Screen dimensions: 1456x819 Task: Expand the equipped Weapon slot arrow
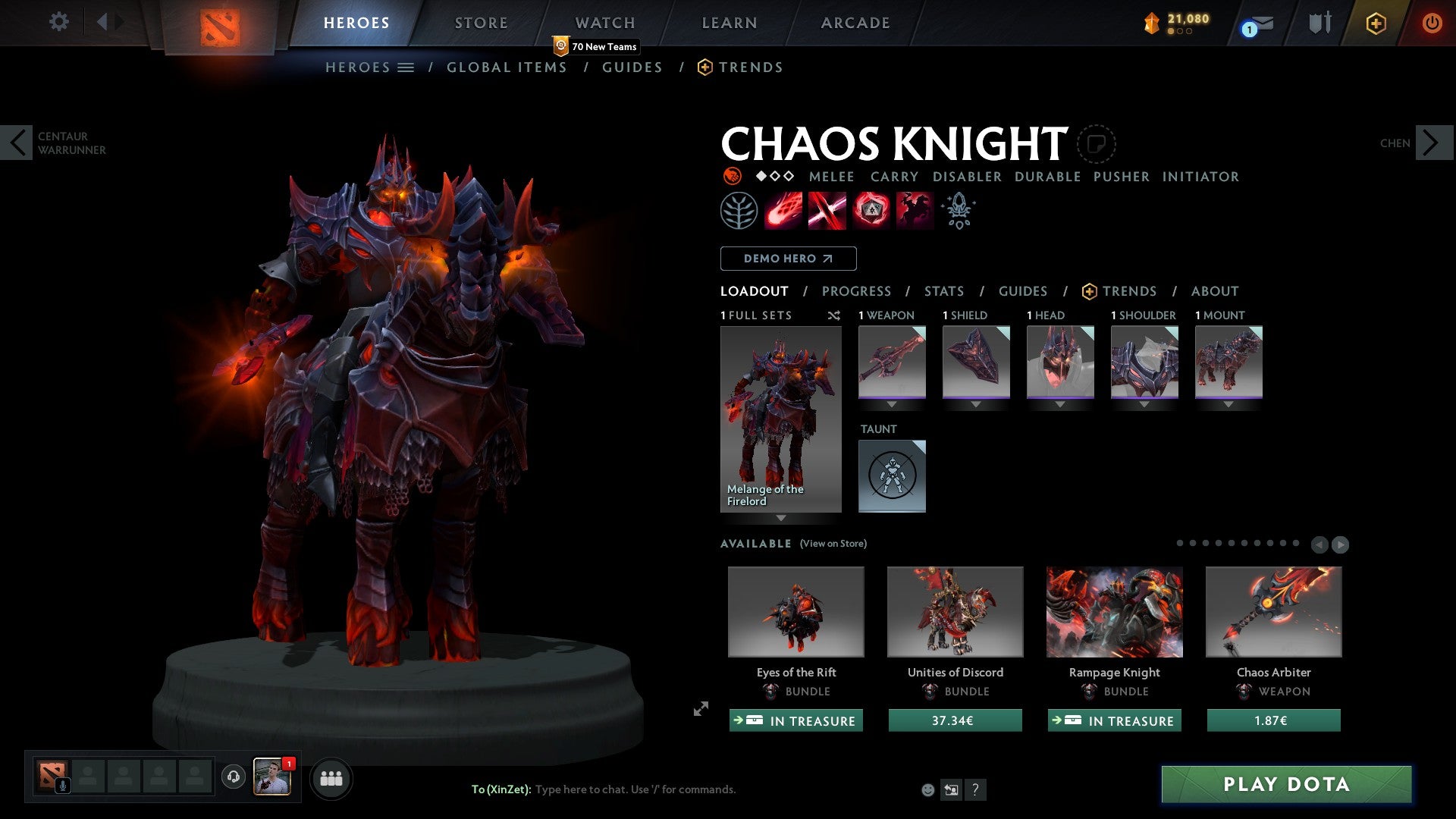click(892, 405)
